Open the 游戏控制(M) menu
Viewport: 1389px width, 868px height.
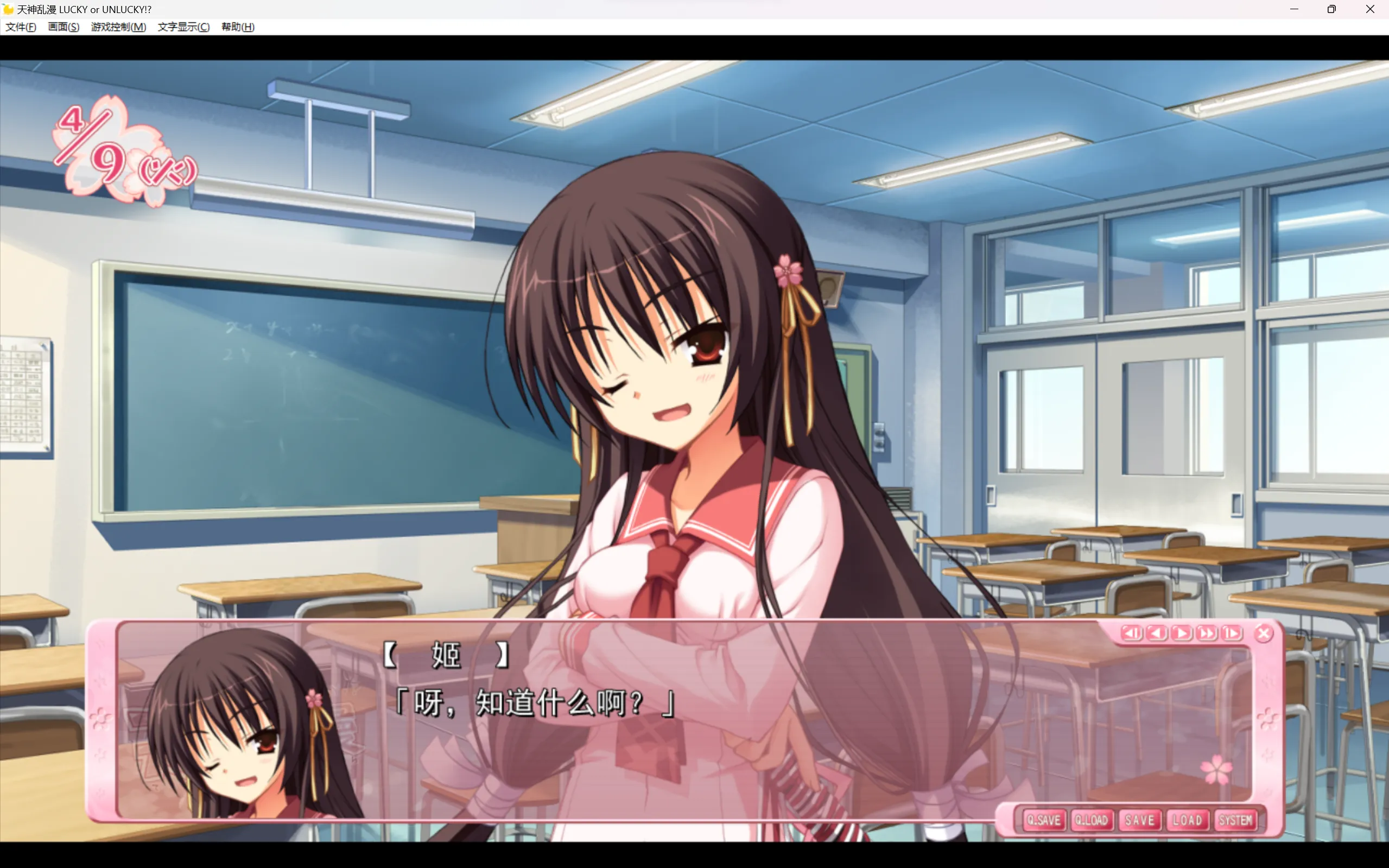pyautogui.click(x=118, y=27)
